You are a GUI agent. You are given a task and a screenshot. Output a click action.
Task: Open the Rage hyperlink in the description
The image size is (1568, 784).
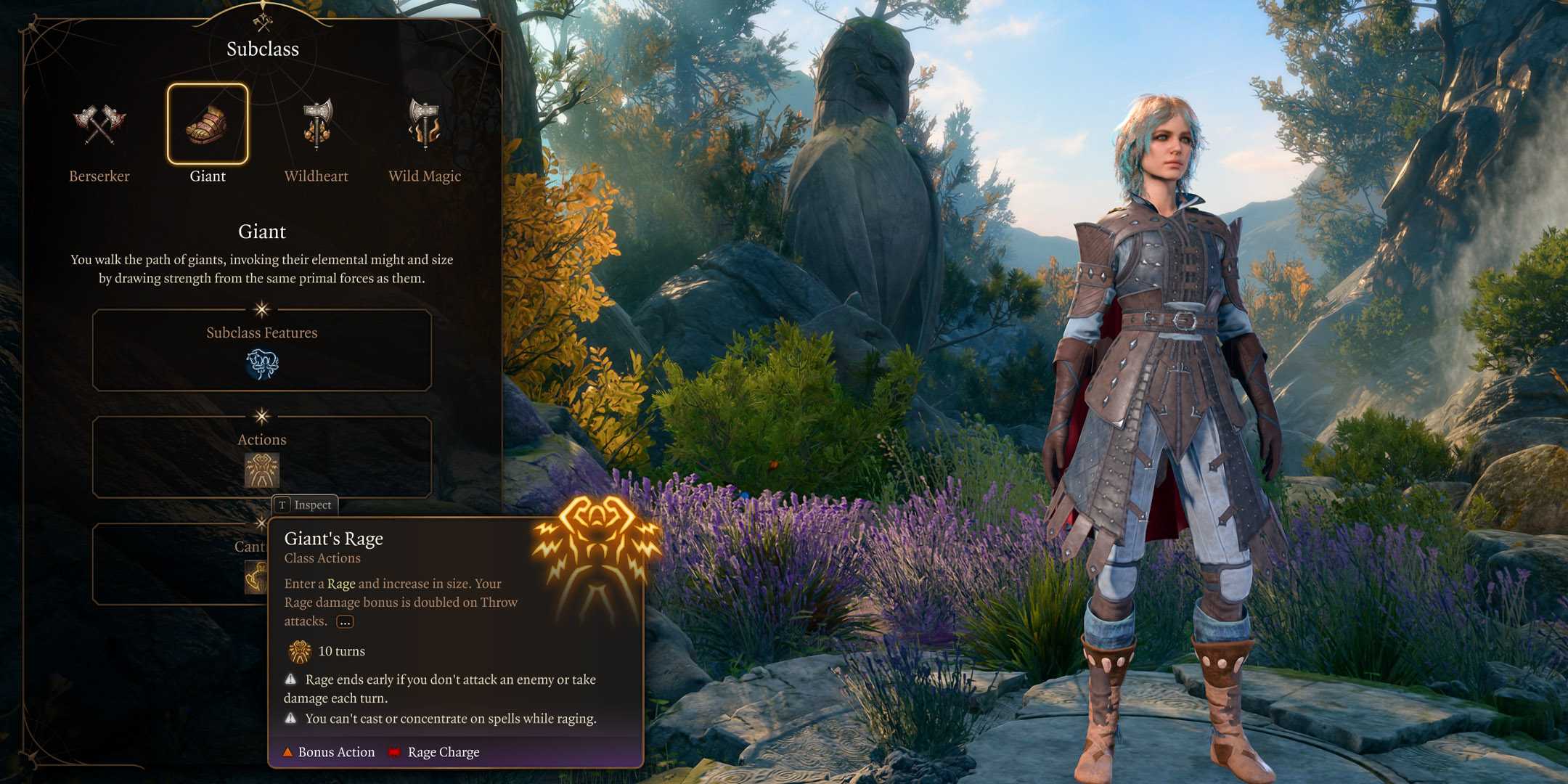(342, 583)
